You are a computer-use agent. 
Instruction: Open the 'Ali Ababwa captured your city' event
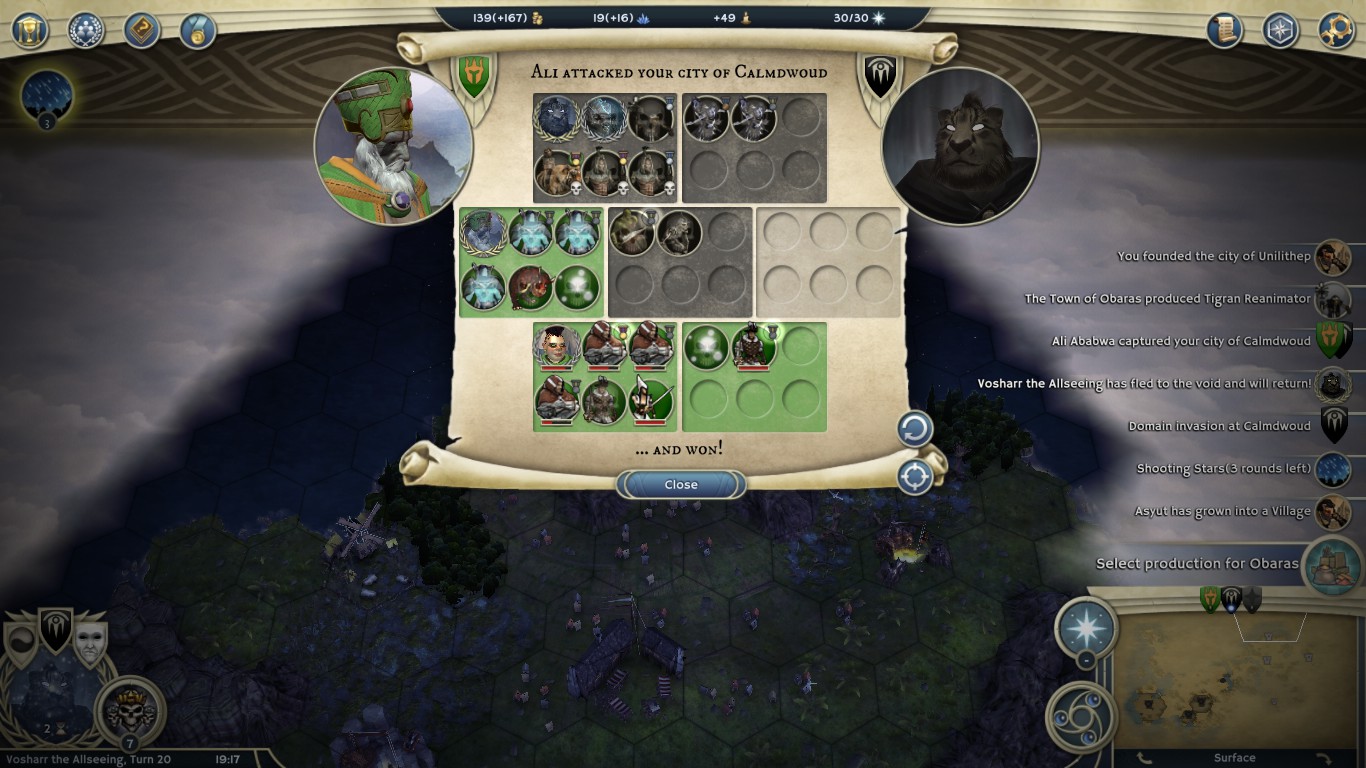pyautogui.click(x=1180, y=342)
